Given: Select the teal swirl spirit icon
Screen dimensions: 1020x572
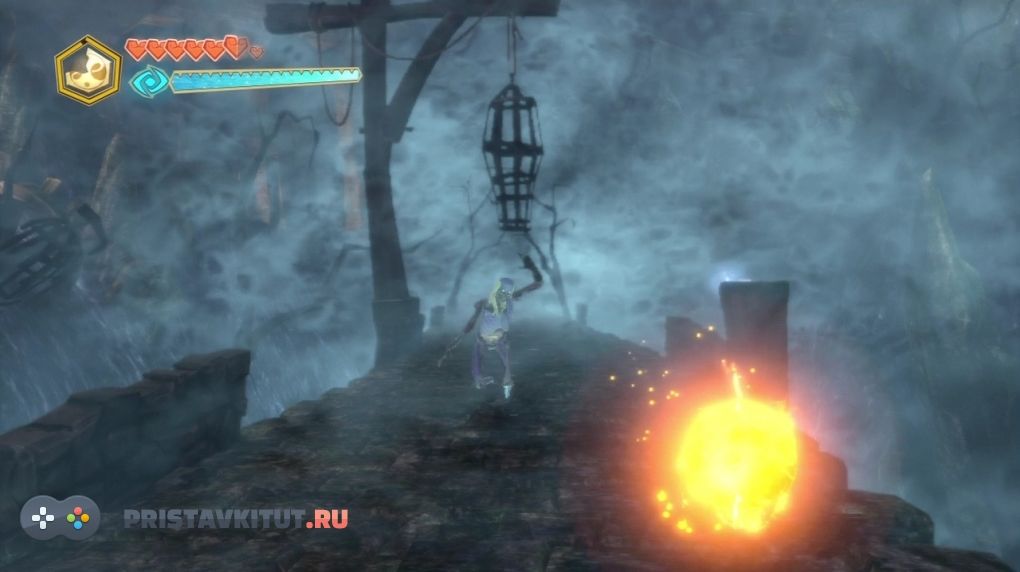Looking at the screenshot, I should [x=147, y=81].
